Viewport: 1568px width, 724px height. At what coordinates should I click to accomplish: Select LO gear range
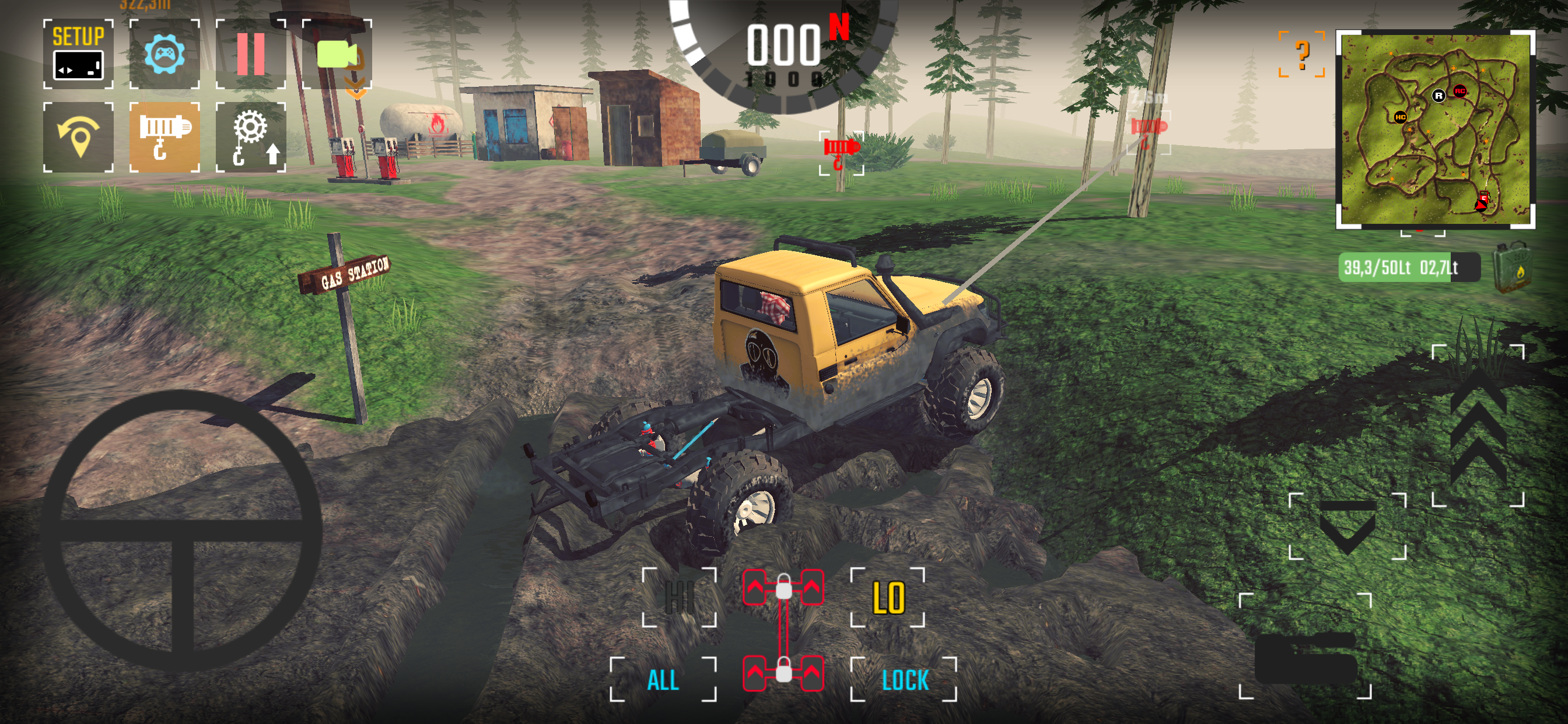click(887, 598)
